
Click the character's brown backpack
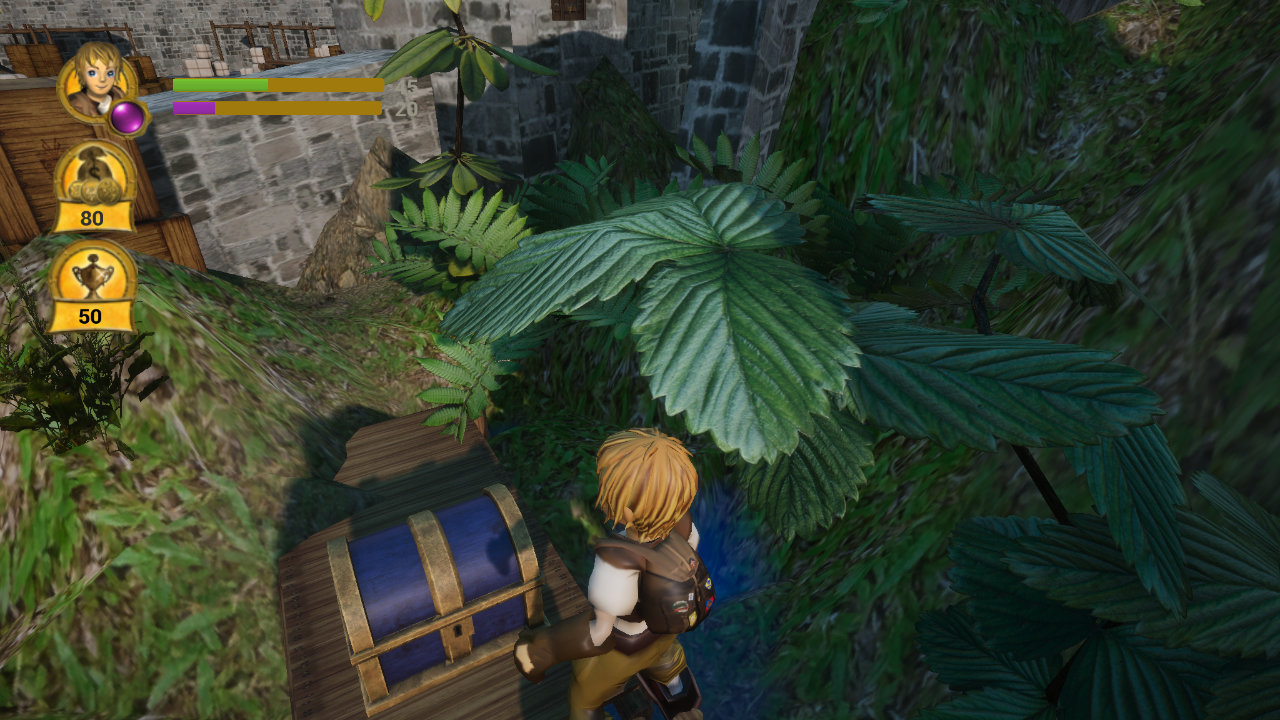[x=672, y=590]
